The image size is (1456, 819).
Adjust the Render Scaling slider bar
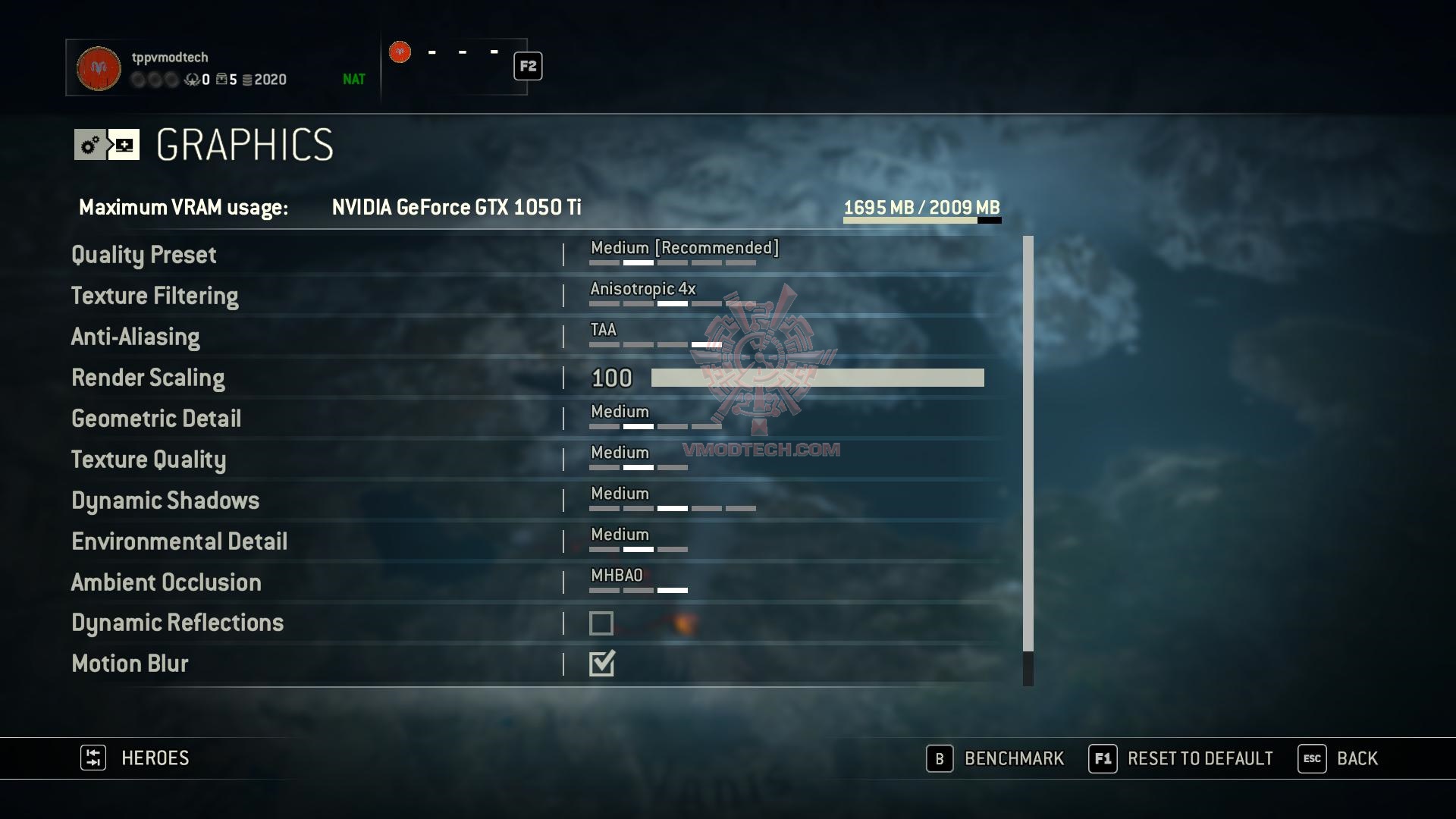click(x=817, y=378)
